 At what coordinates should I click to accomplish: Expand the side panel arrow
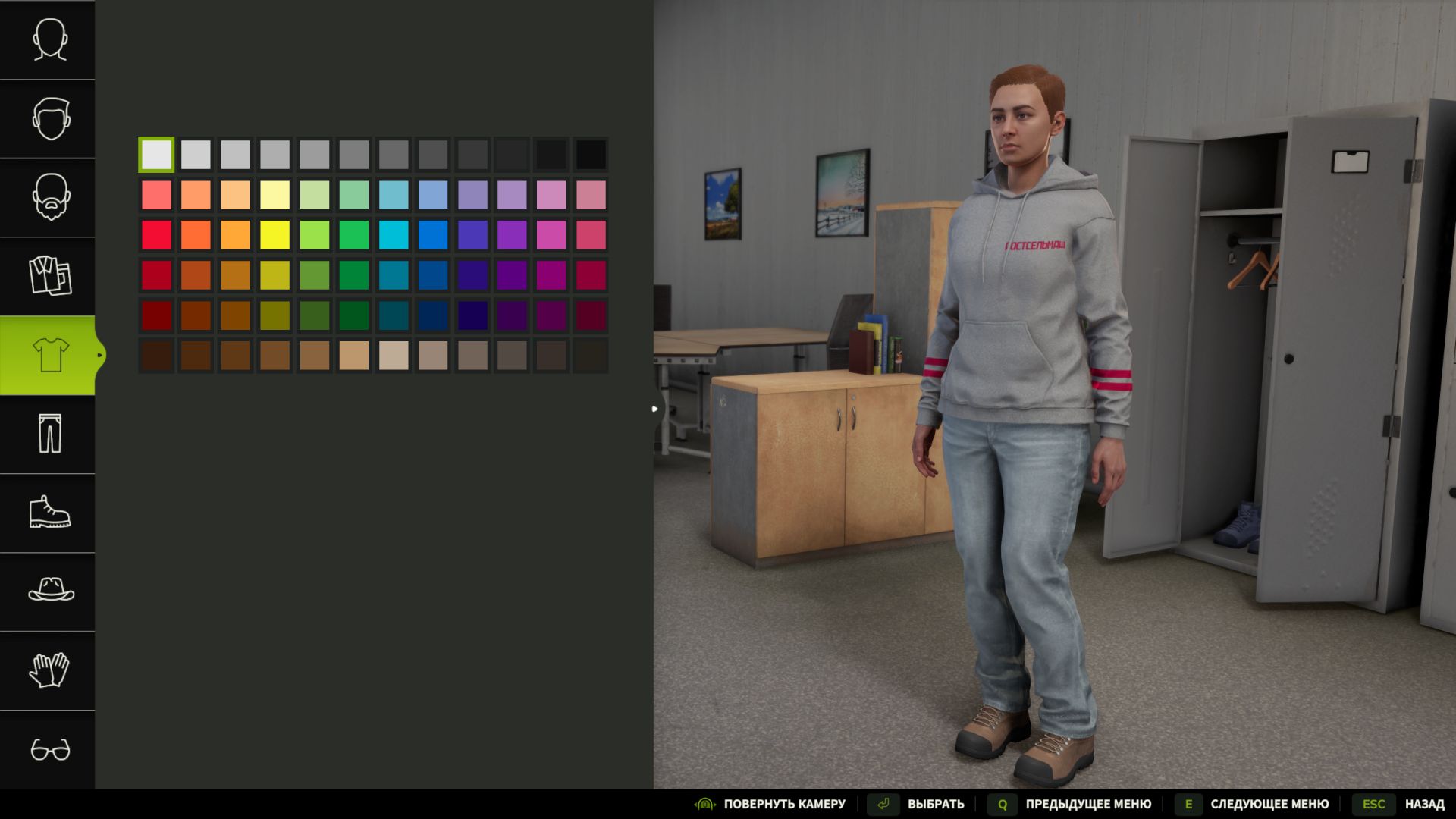654,409
